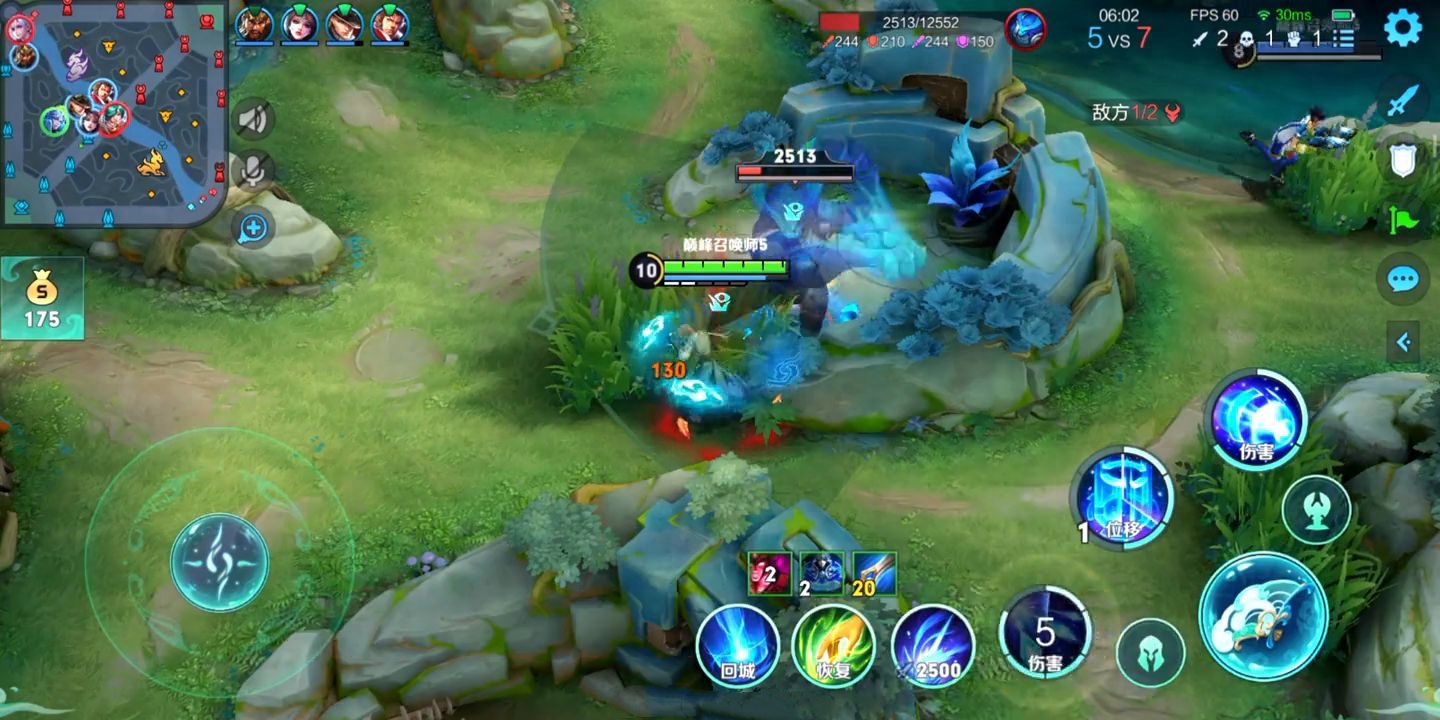Open the quick chat bubble
The image size is (1440, 720).
point(1403,280)
